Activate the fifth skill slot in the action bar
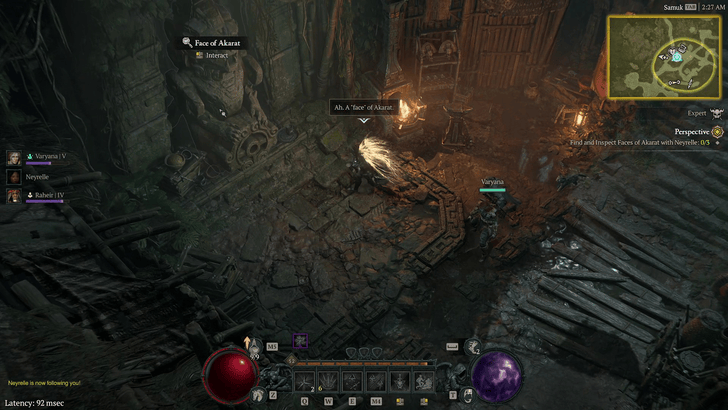The height and width of the screenshot is (410, 728). (400, 381)
